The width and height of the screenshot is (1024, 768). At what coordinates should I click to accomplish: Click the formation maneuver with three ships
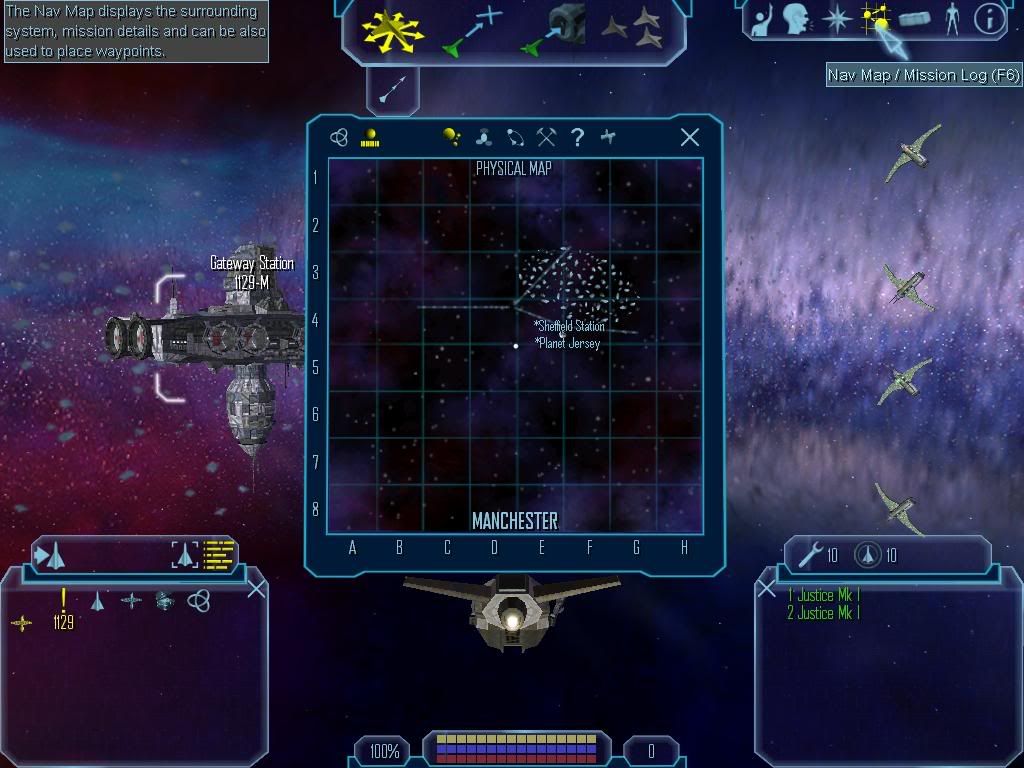[632, 30]
